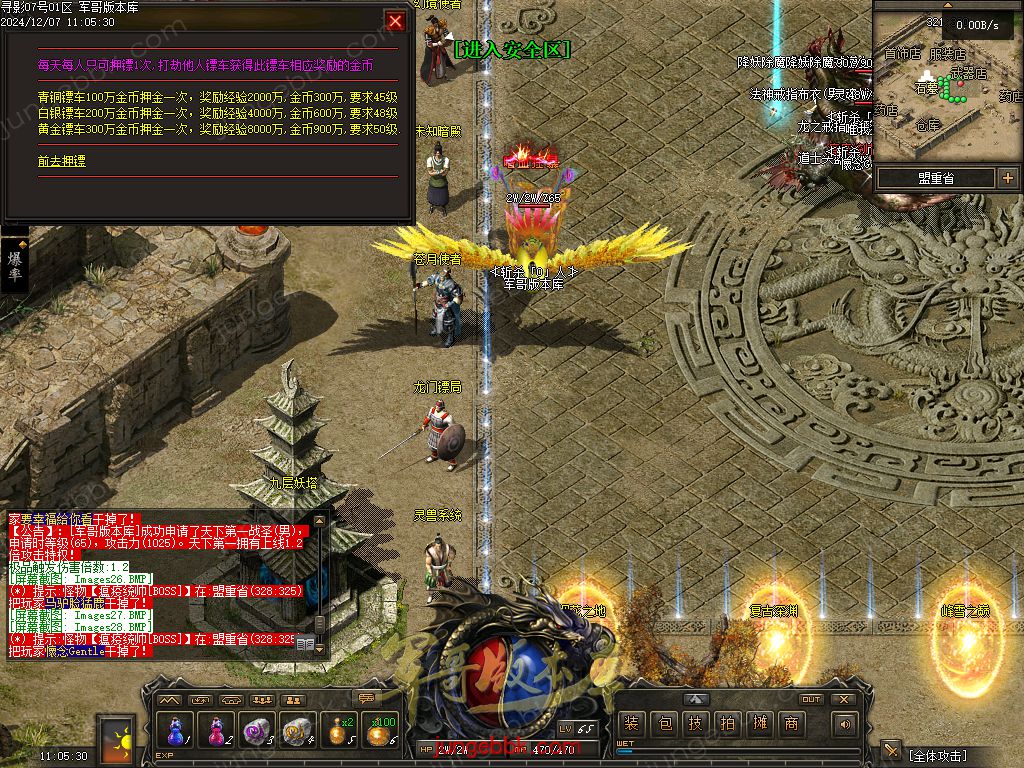Open the 技 skills panel
The height and width of the screenshot is (768, 1024).
[696, 723]
